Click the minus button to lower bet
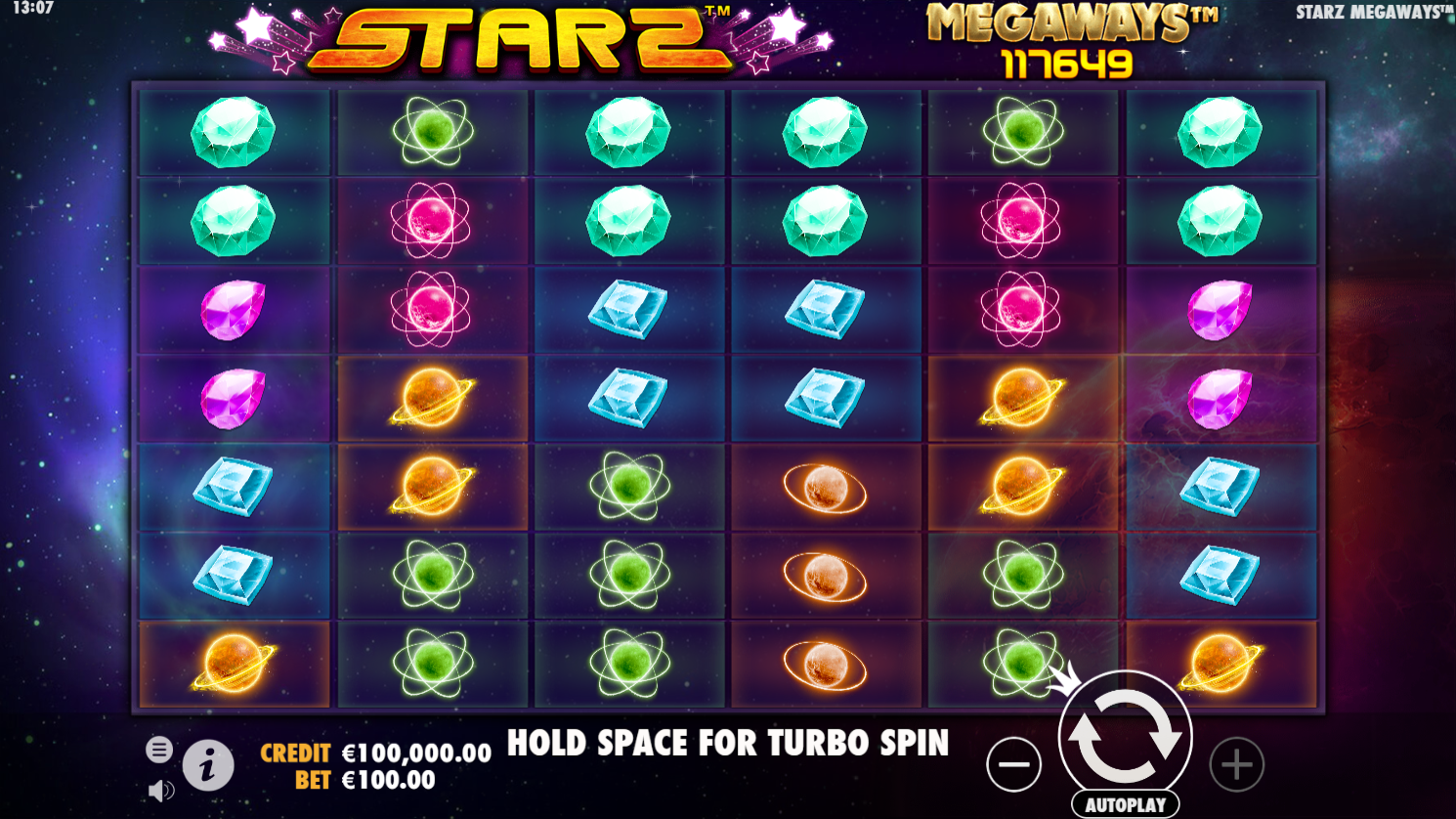Screen dimensions: 1456x819 [1014, 763]
